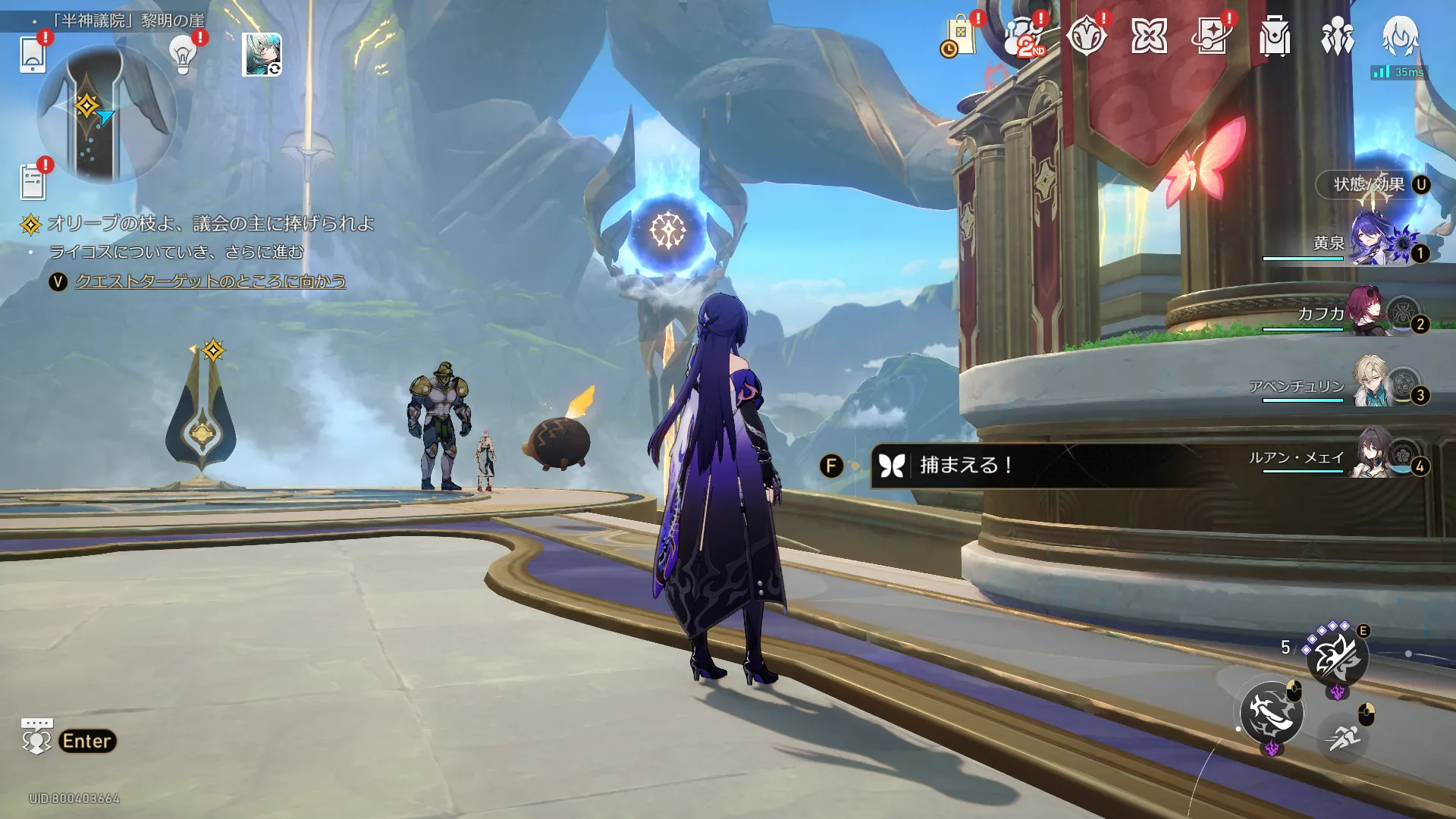
Task: Open the lightbulb tutorial tips icon
Action: click(x=183, y=53)
